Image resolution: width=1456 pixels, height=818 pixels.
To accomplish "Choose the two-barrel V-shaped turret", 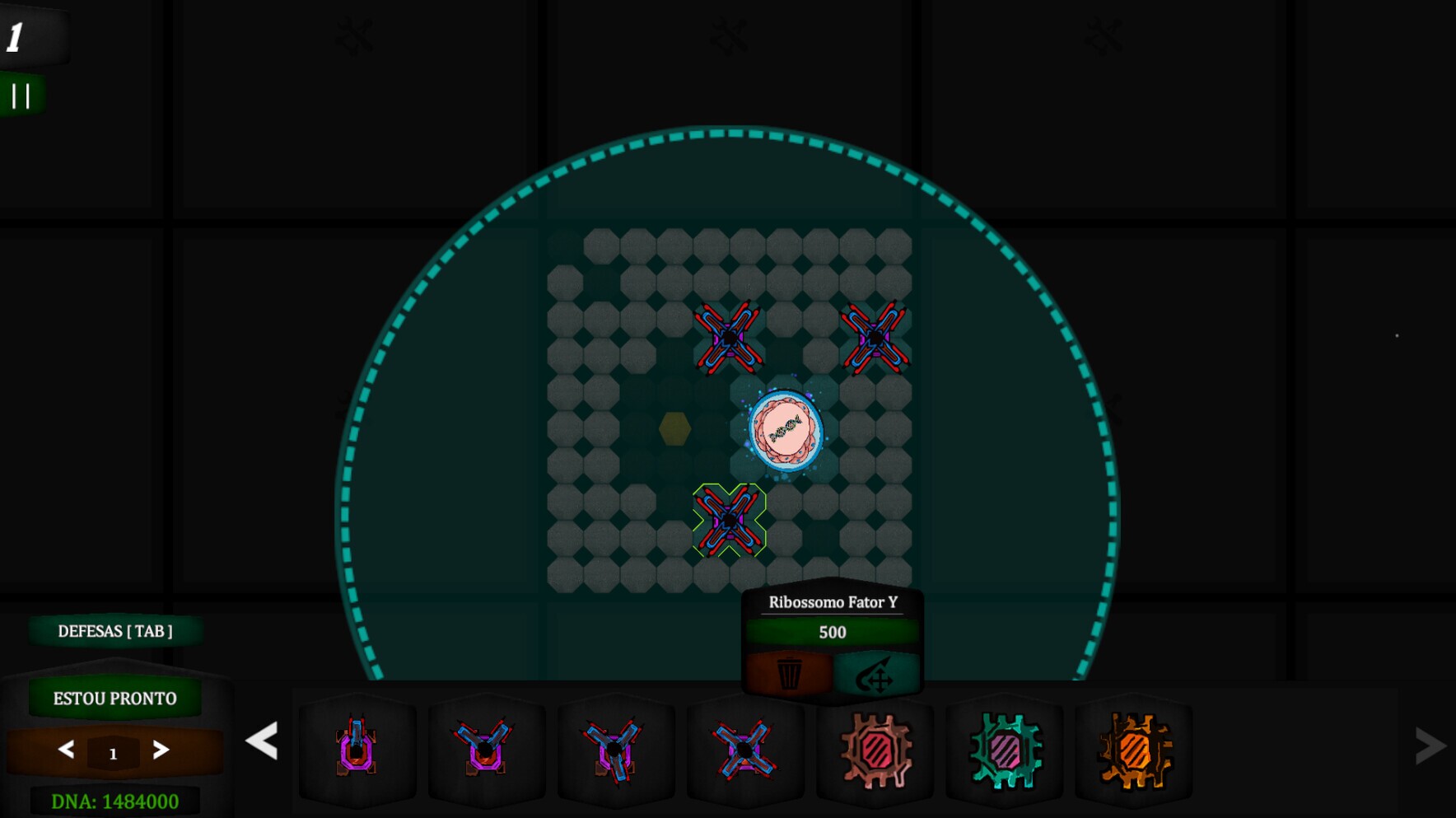I will point(485,748).
